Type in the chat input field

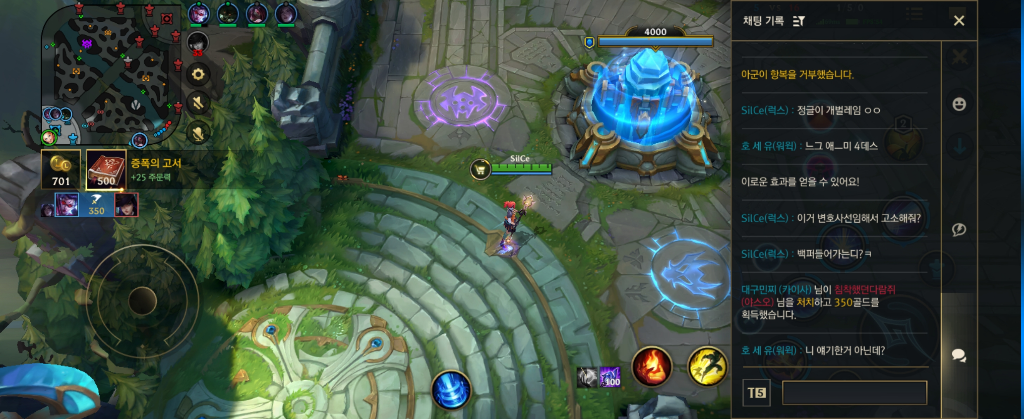(854, 393)
